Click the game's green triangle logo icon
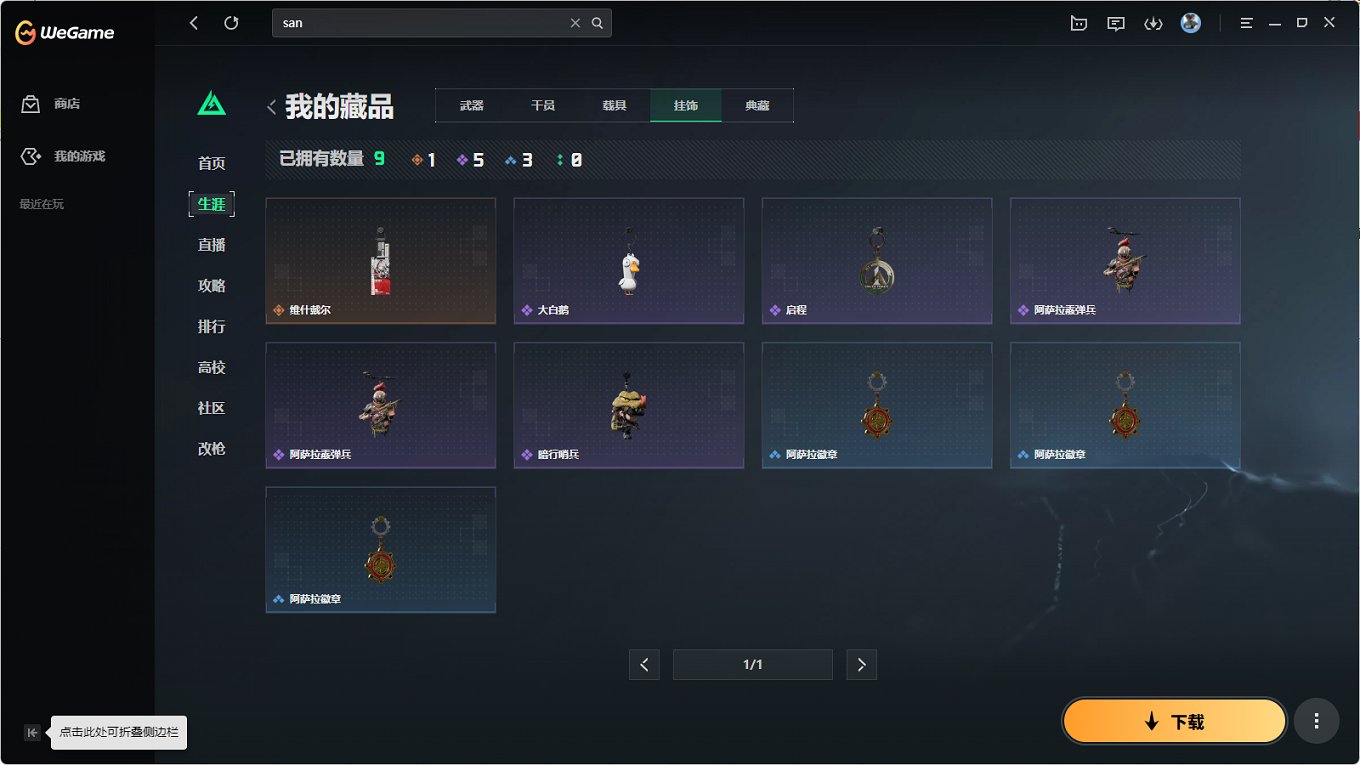The width and height of the screenshot is (1360, 765). coord(211,103)
